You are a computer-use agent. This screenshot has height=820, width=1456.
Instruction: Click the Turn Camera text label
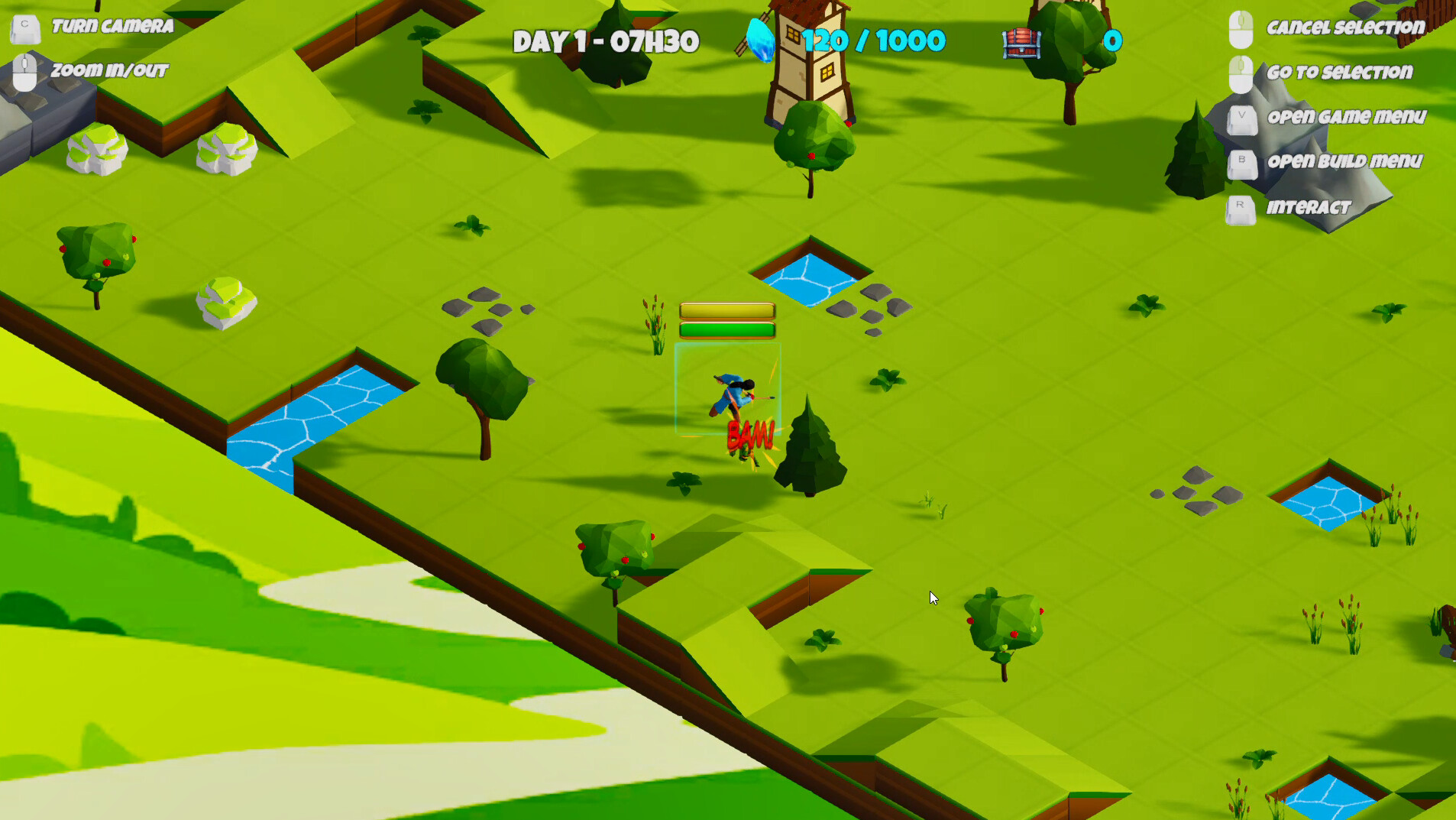[113, 25]
